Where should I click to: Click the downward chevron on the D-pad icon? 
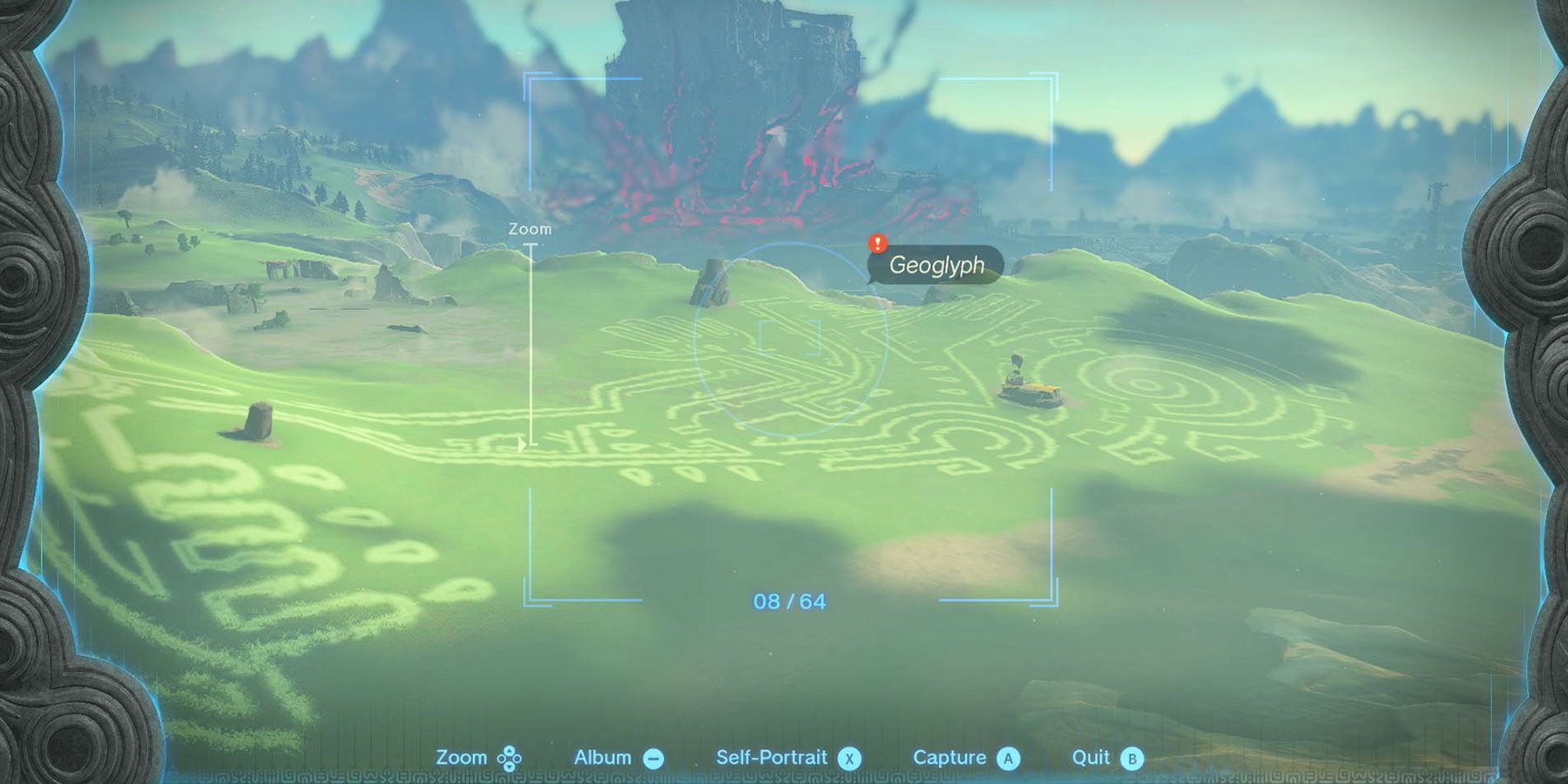510,767
